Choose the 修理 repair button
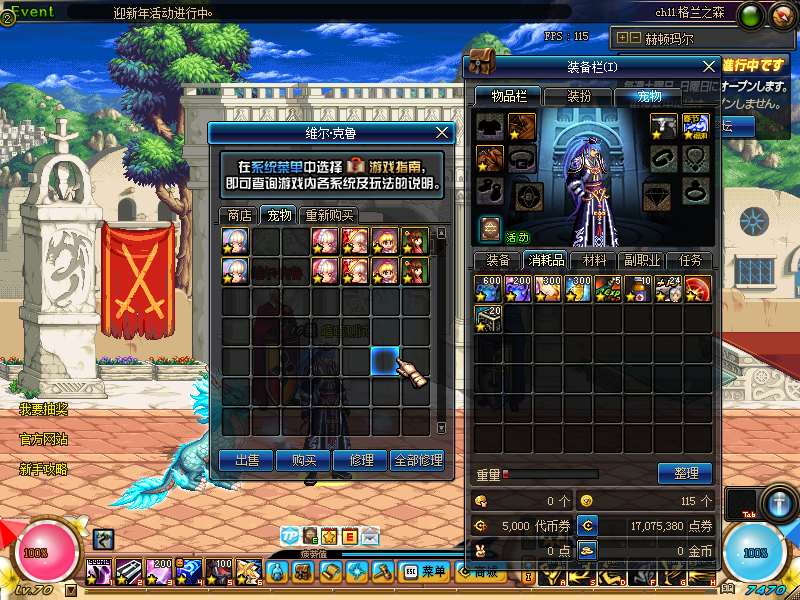 pos(361,460)
